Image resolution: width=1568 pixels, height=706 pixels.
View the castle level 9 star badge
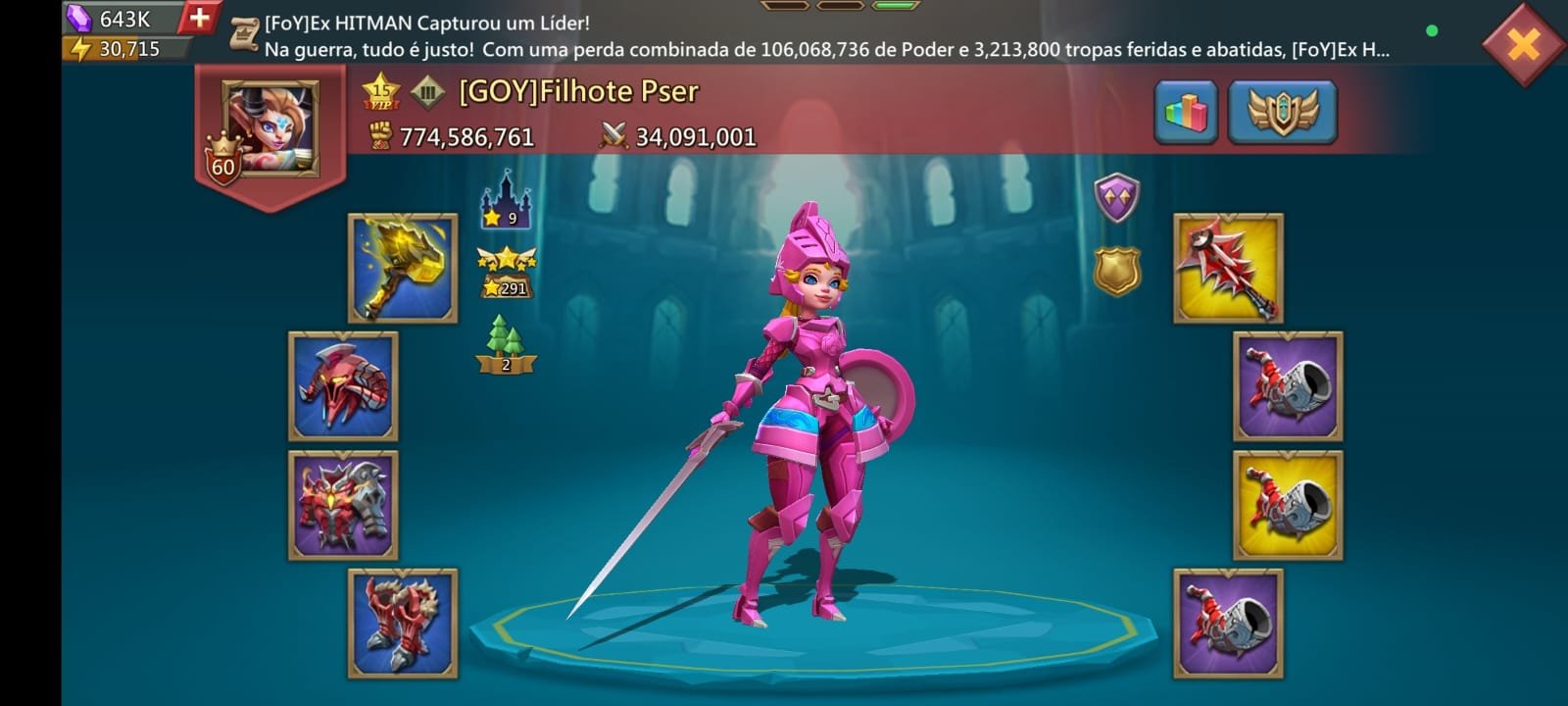point(506,201)
